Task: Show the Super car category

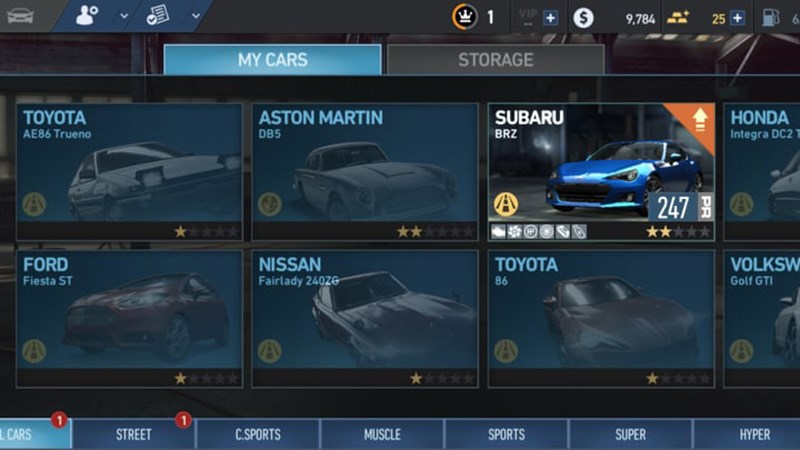Action: (630, 435)
